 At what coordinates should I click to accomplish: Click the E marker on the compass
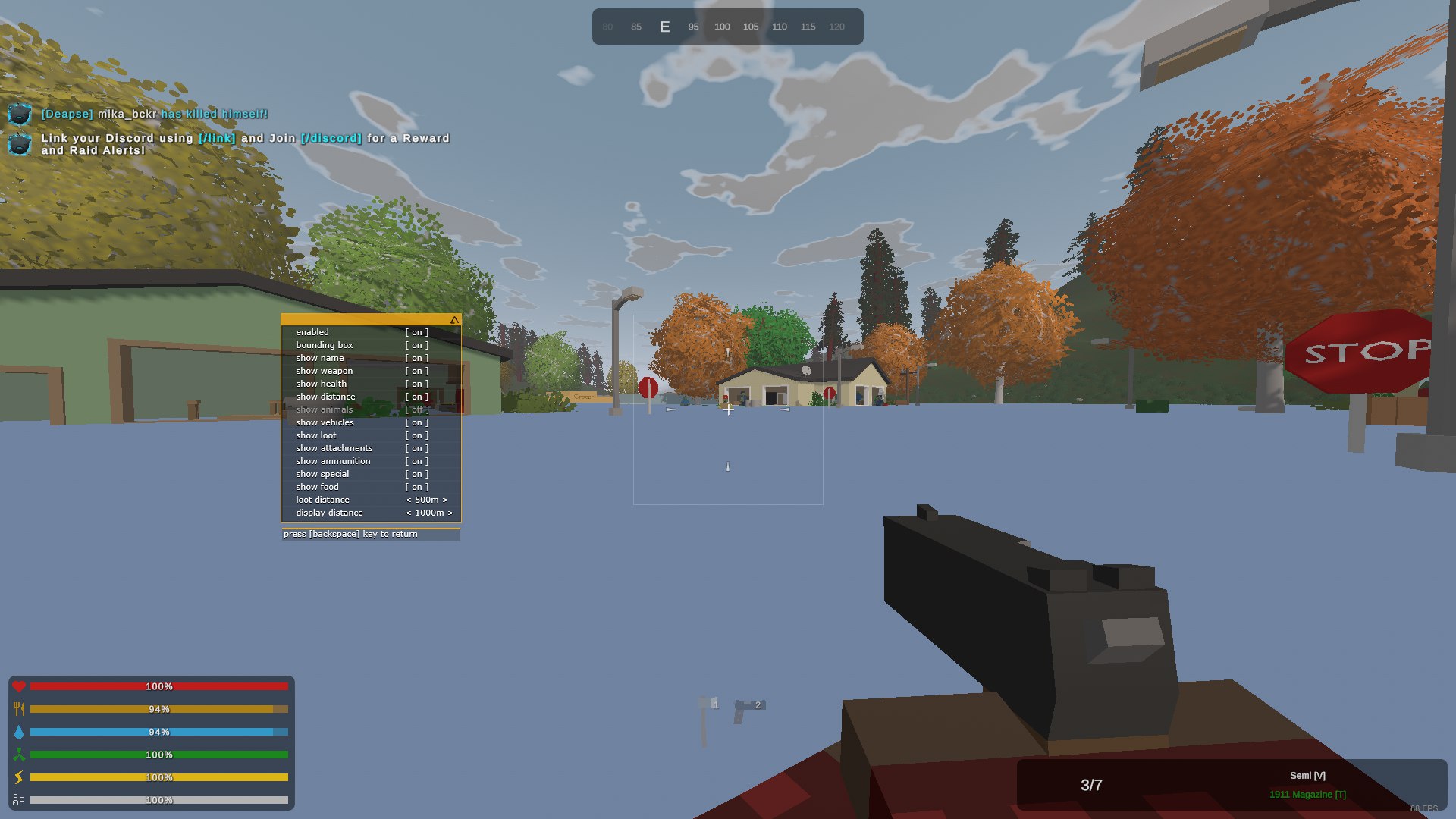coord(665,26)
